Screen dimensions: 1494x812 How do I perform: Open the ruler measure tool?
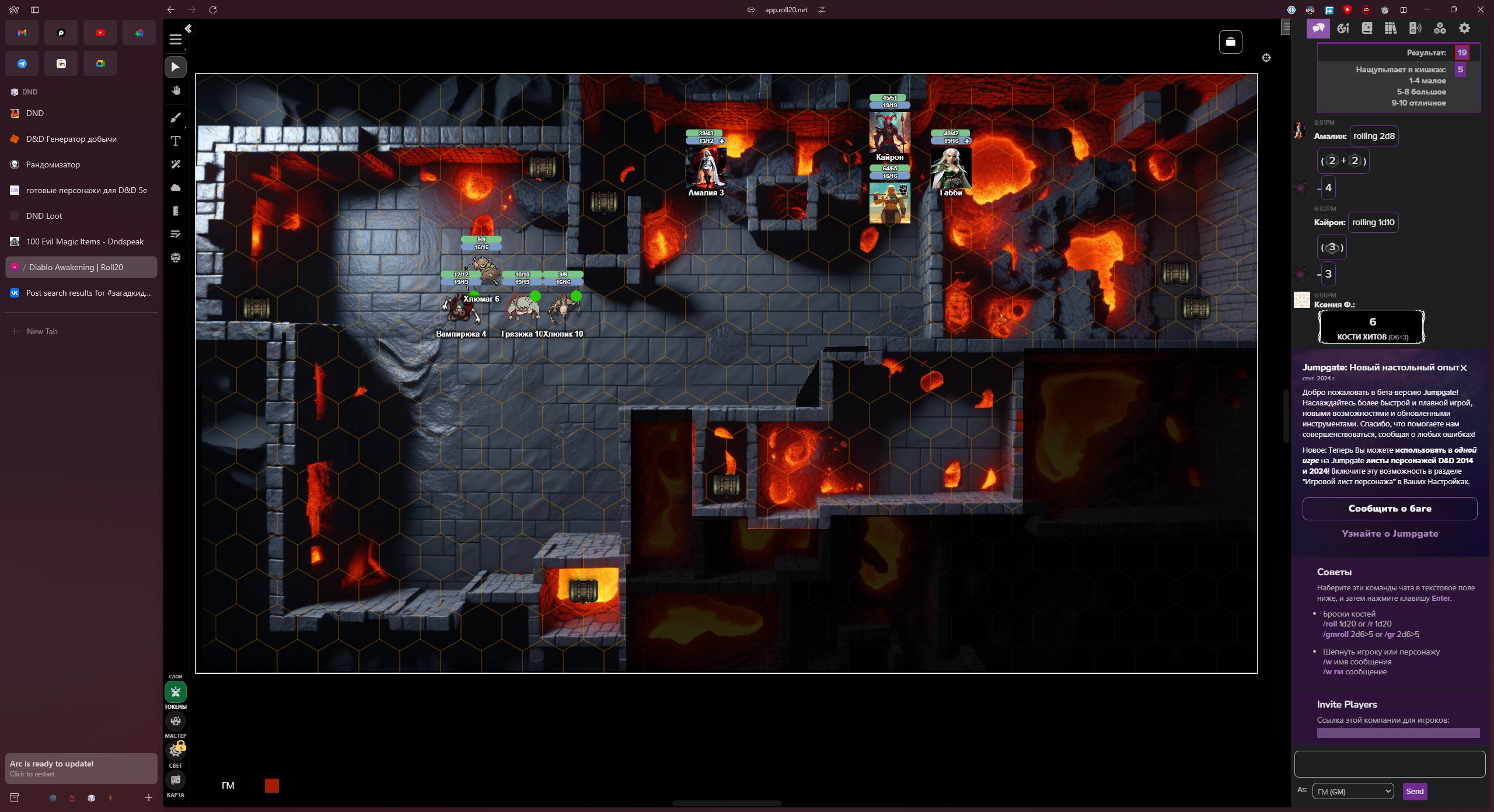176,211
